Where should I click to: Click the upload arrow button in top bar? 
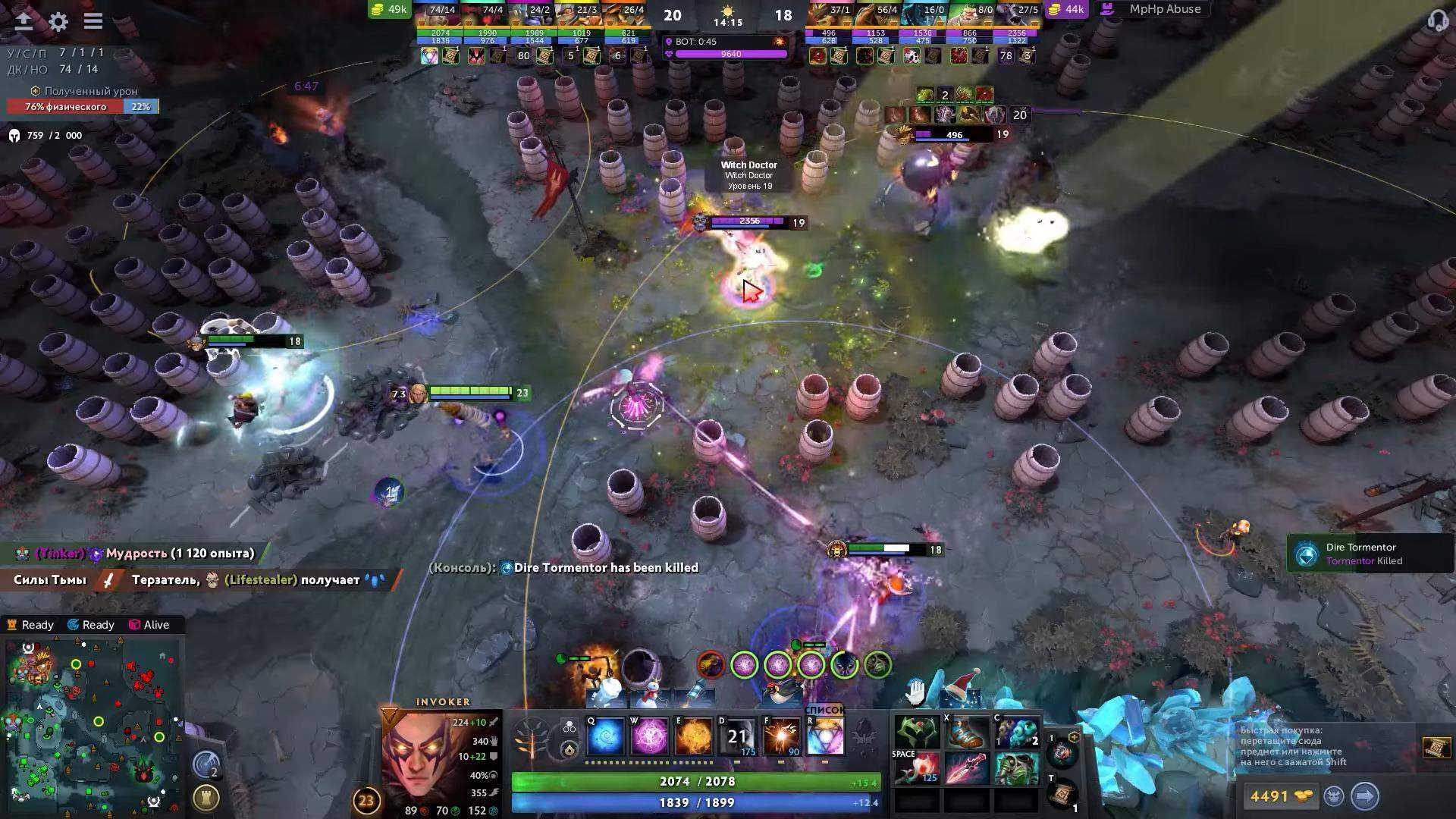pos(24,21)
